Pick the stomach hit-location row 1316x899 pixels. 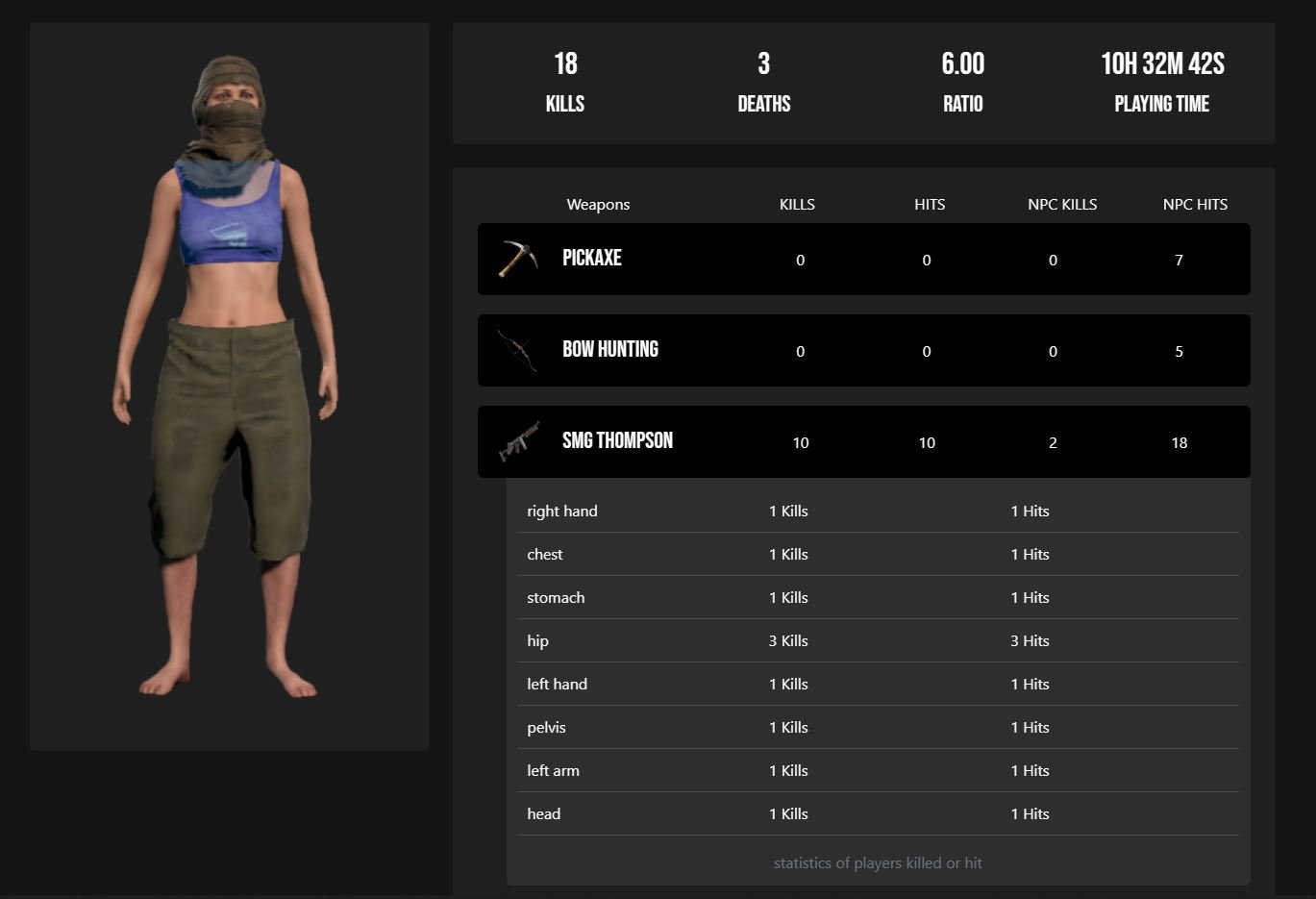tap(878, 598)
